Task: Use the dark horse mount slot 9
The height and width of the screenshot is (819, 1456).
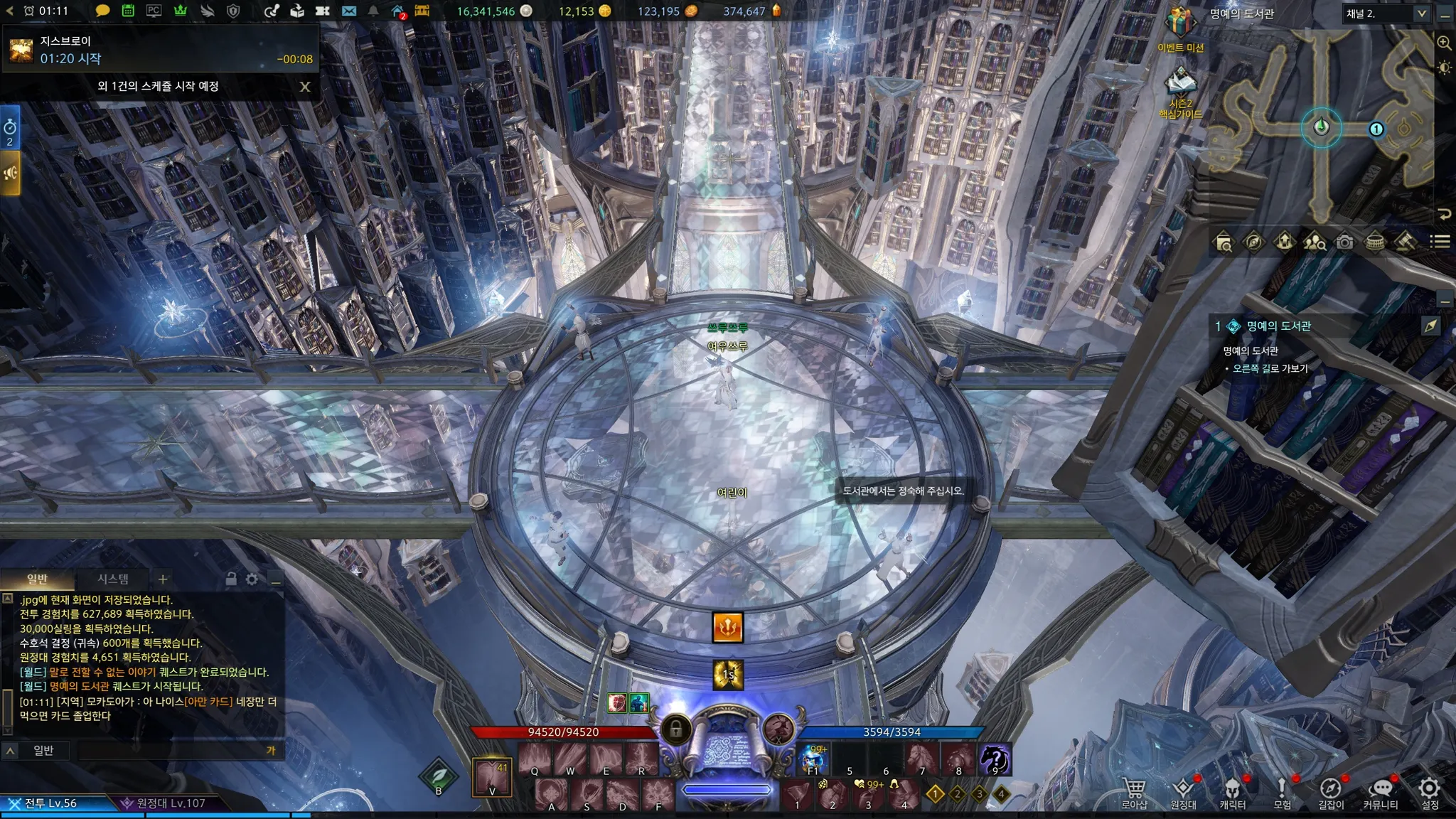Action: (x=995, y=759)
